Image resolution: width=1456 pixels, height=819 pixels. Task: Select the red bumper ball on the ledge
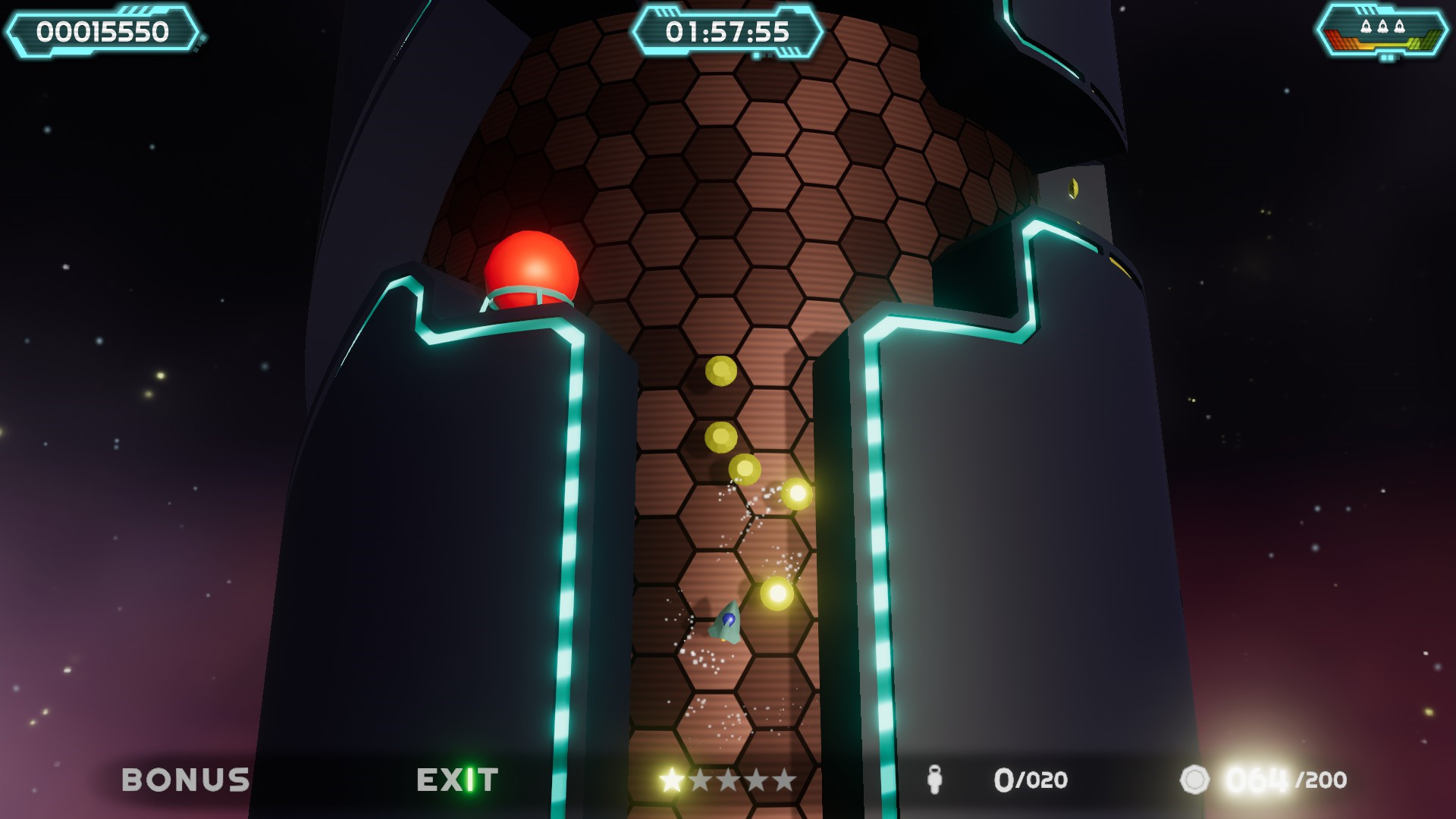[x=531, y=268]
